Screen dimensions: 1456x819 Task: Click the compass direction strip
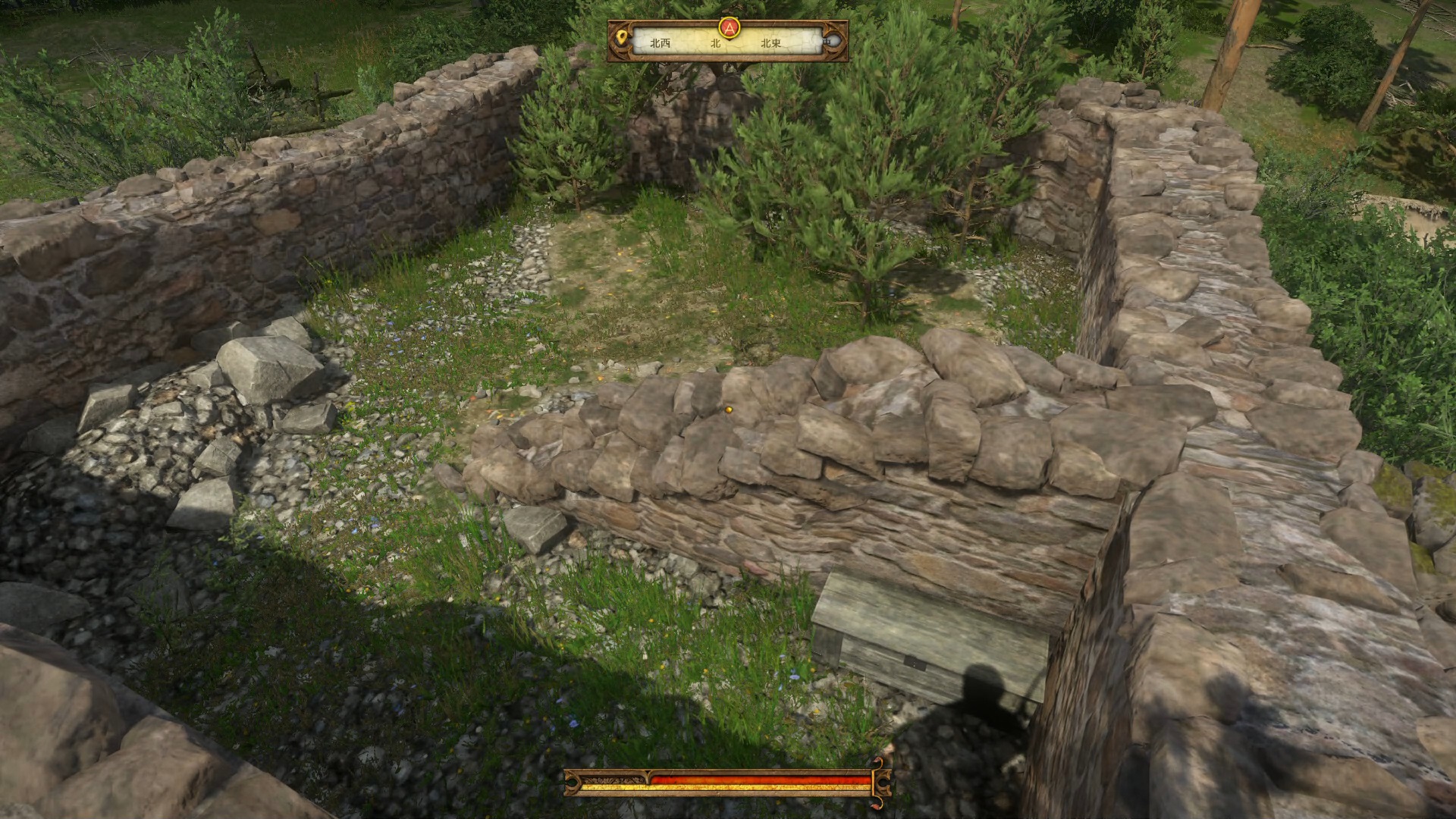[726, 44]
